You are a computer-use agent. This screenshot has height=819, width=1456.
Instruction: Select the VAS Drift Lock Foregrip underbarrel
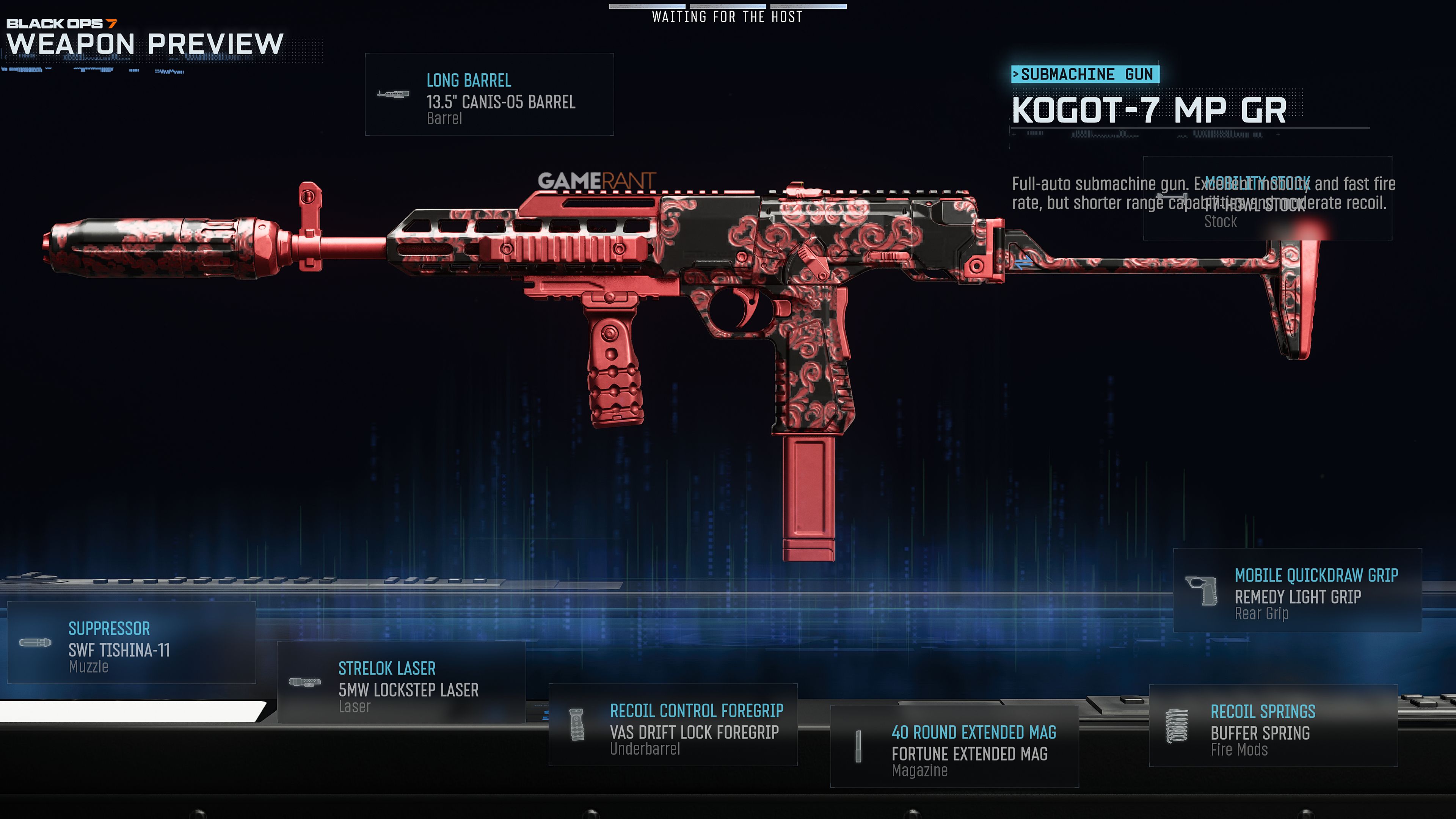pyautogui.click(x=673, y=725)
